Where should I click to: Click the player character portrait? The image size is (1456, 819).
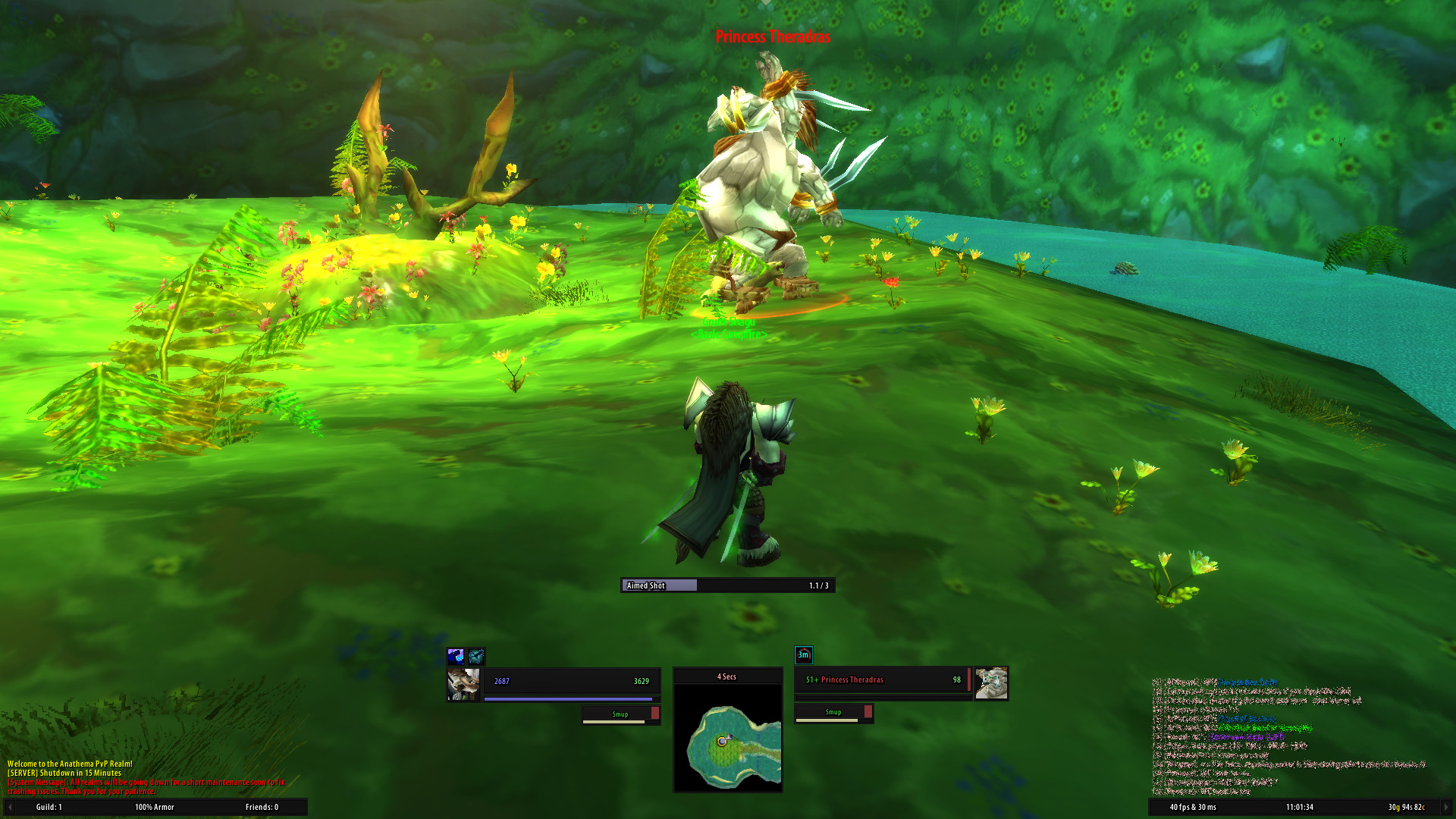click(x=463, y=684)
